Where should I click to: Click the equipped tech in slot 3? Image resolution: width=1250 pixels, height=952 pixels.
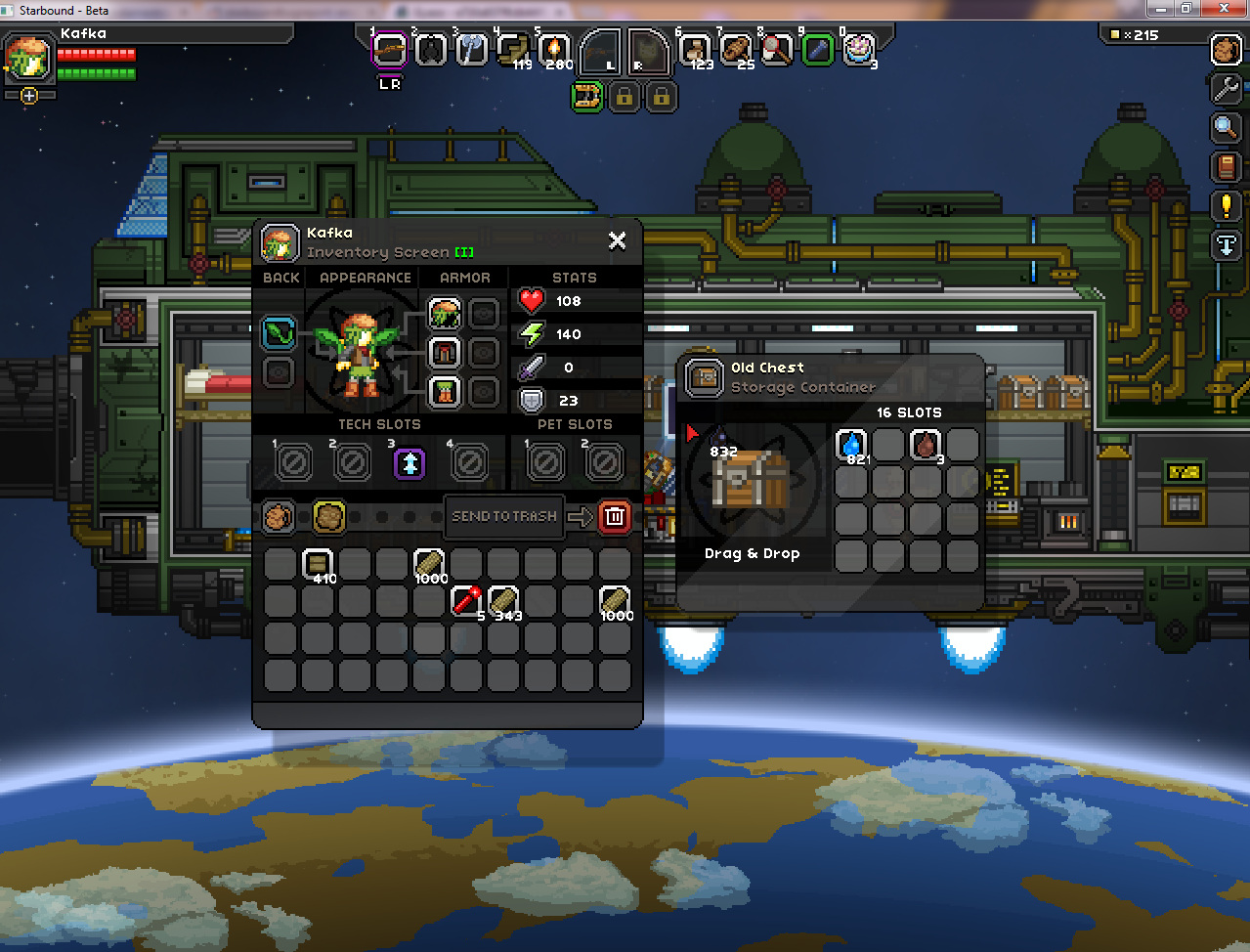[x=410, y=462]
